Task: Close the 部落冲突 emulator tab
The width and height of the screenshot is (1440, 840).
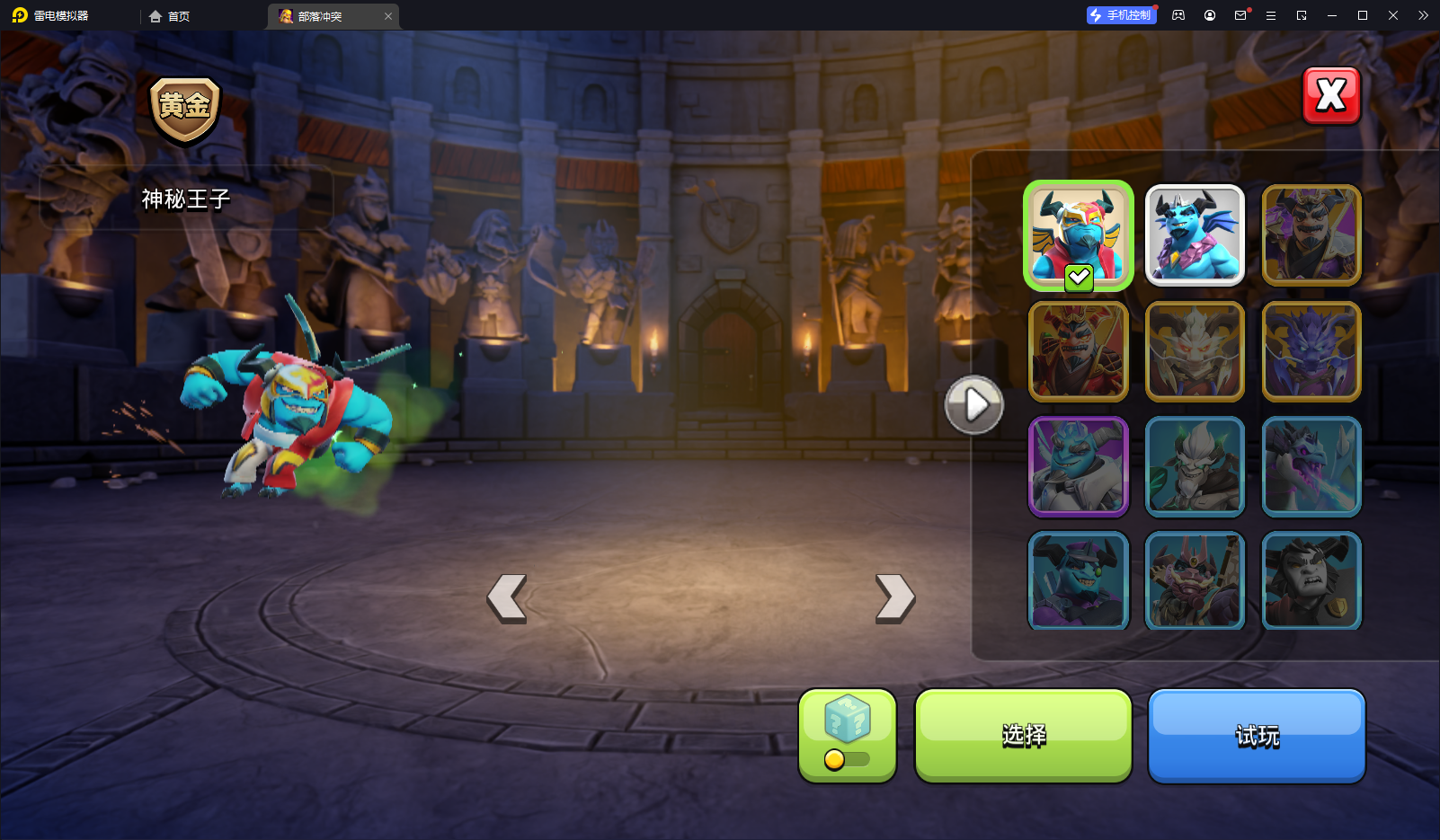Action: [x=388, y=16]
